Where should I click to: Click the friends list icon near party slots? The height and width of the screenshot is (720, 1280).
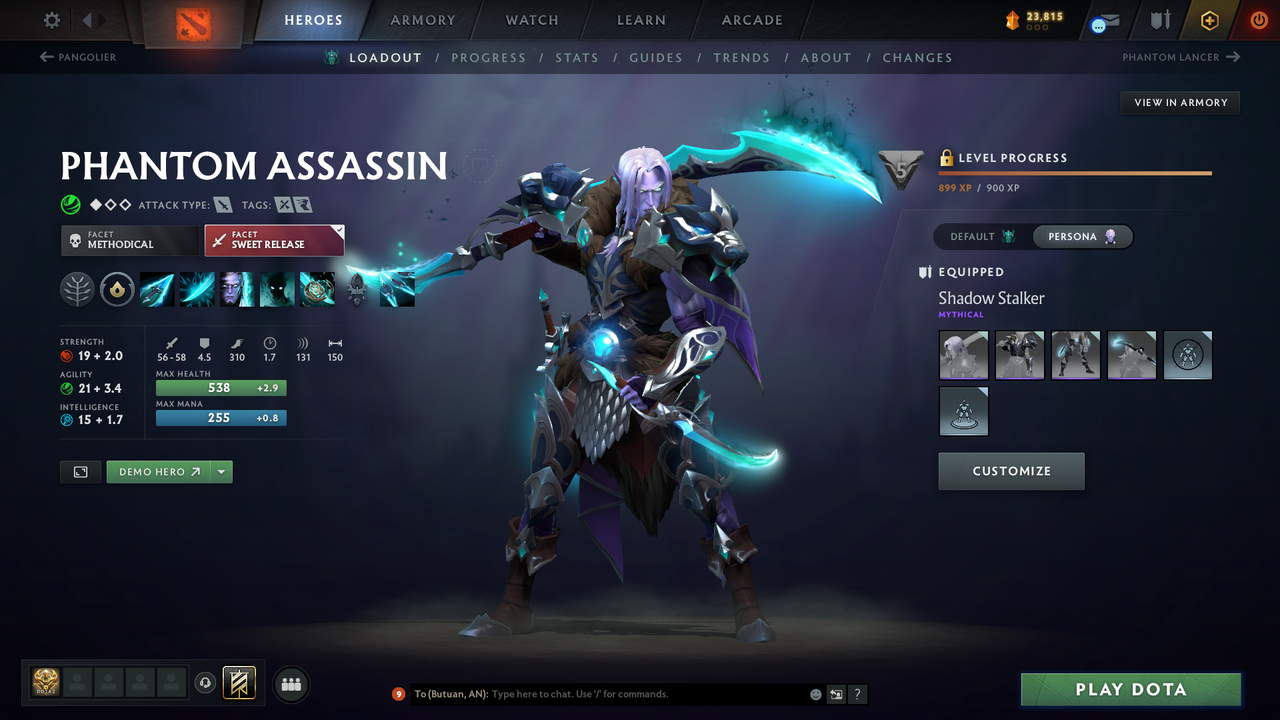290,684
